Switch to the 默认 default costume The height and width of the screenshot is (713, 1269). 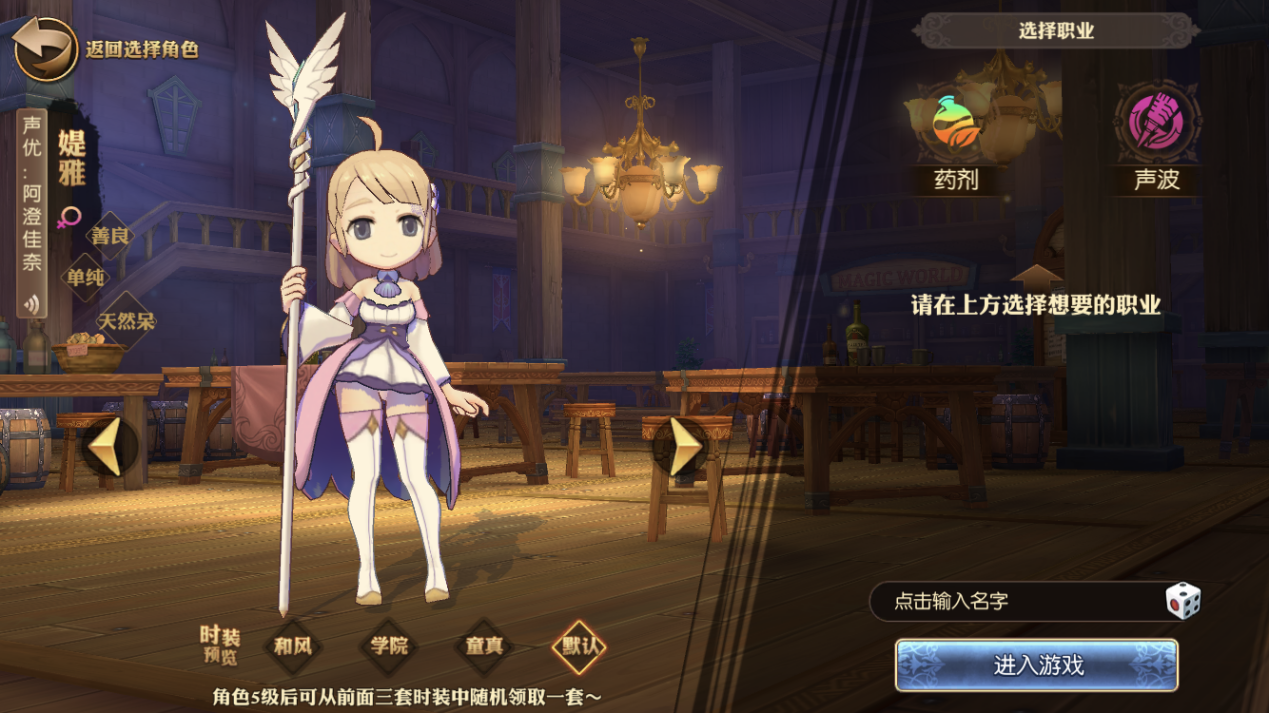(x=580, y=646)
